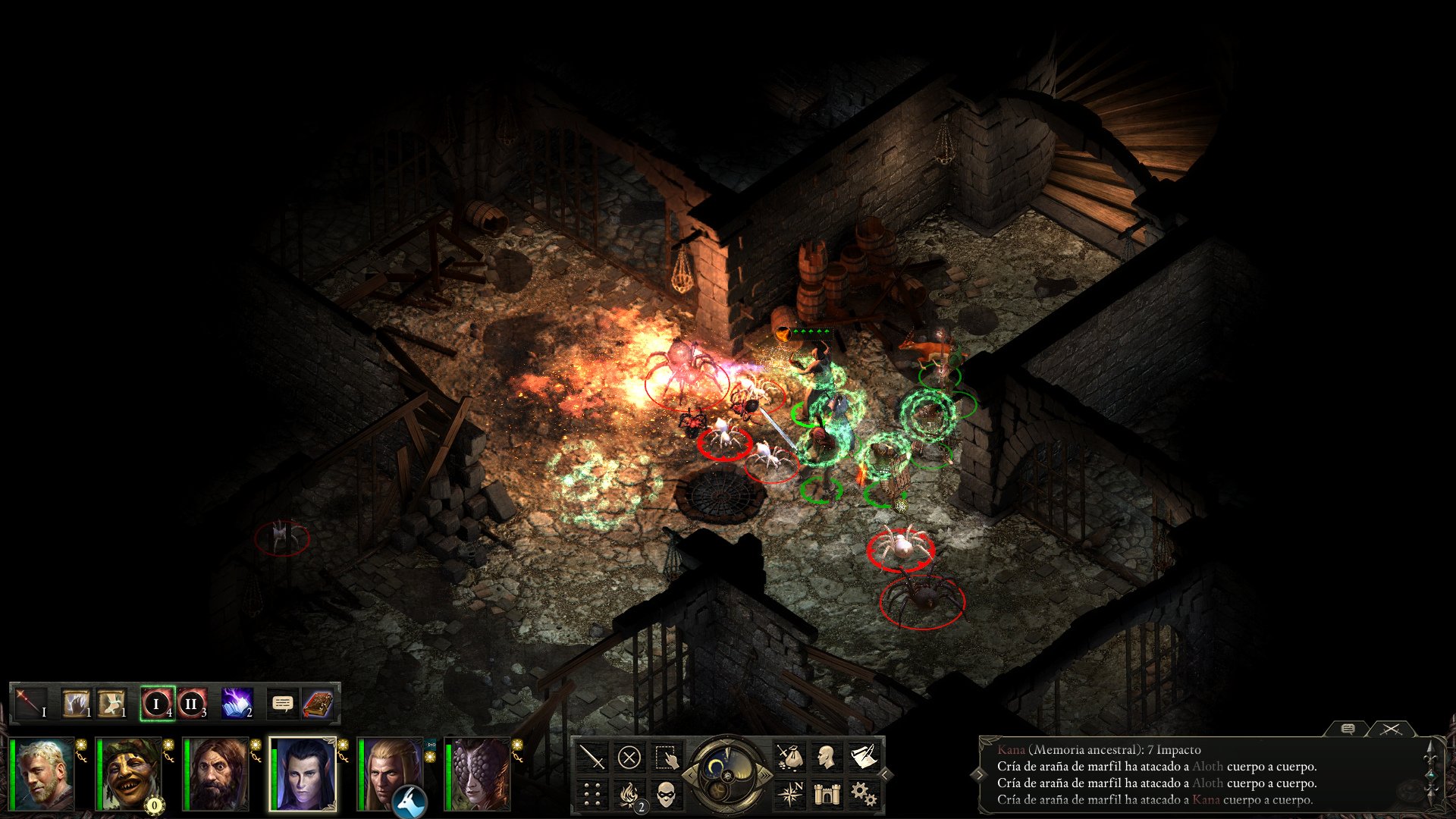1456x819 pixels.
Task: Click the left chevron beside the day-night clock
Action: click(691, 775)
